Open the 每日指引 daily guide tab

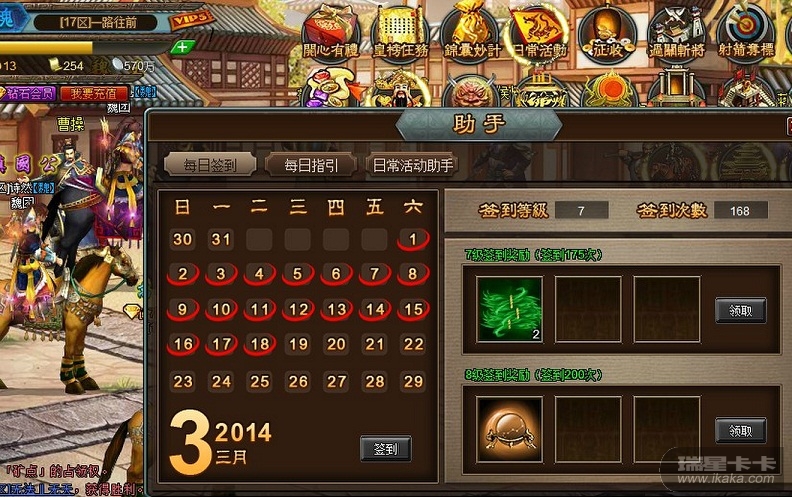pyautogui.click(x=311, y=165)
